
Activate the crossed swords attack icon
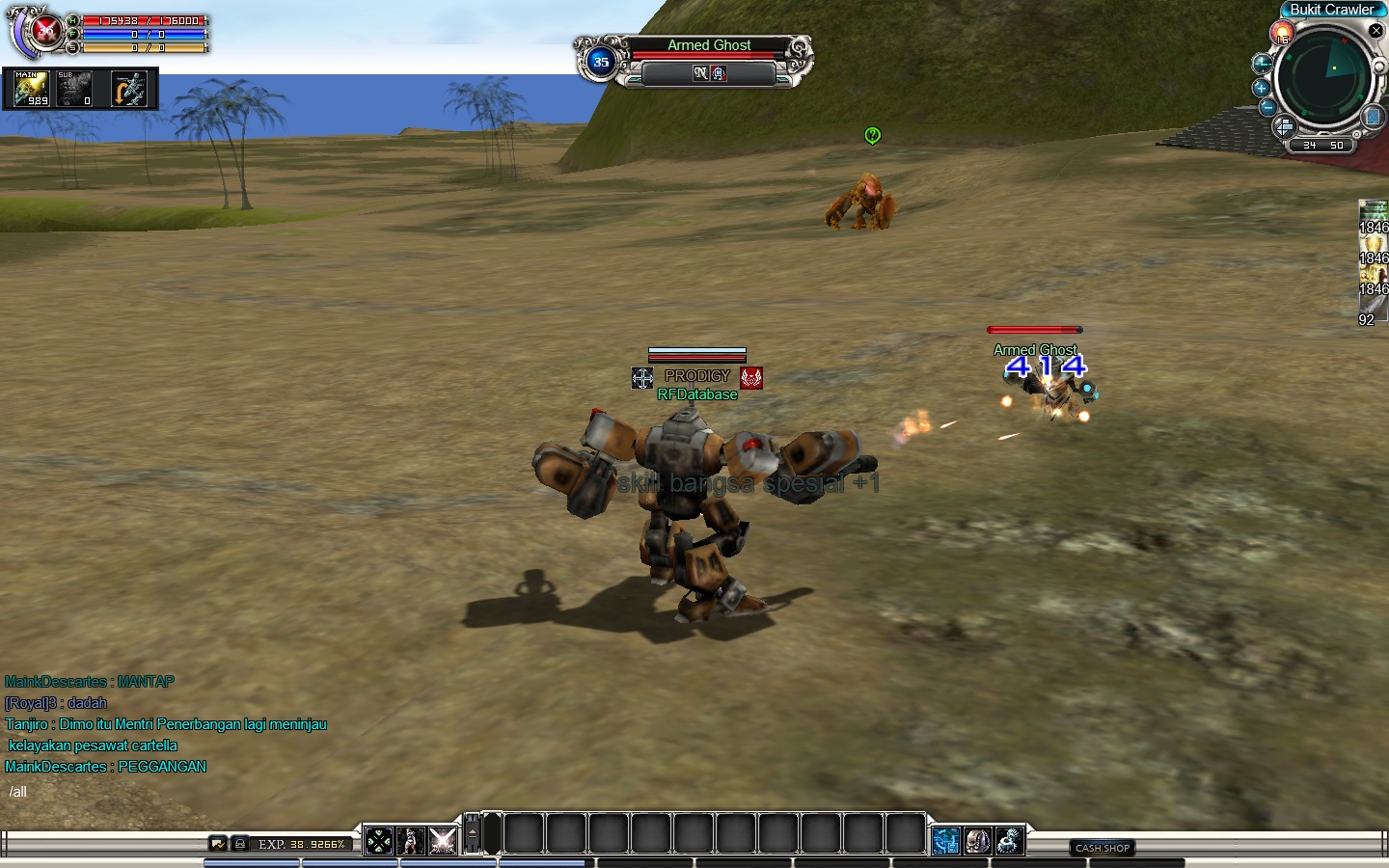(443, 841)
